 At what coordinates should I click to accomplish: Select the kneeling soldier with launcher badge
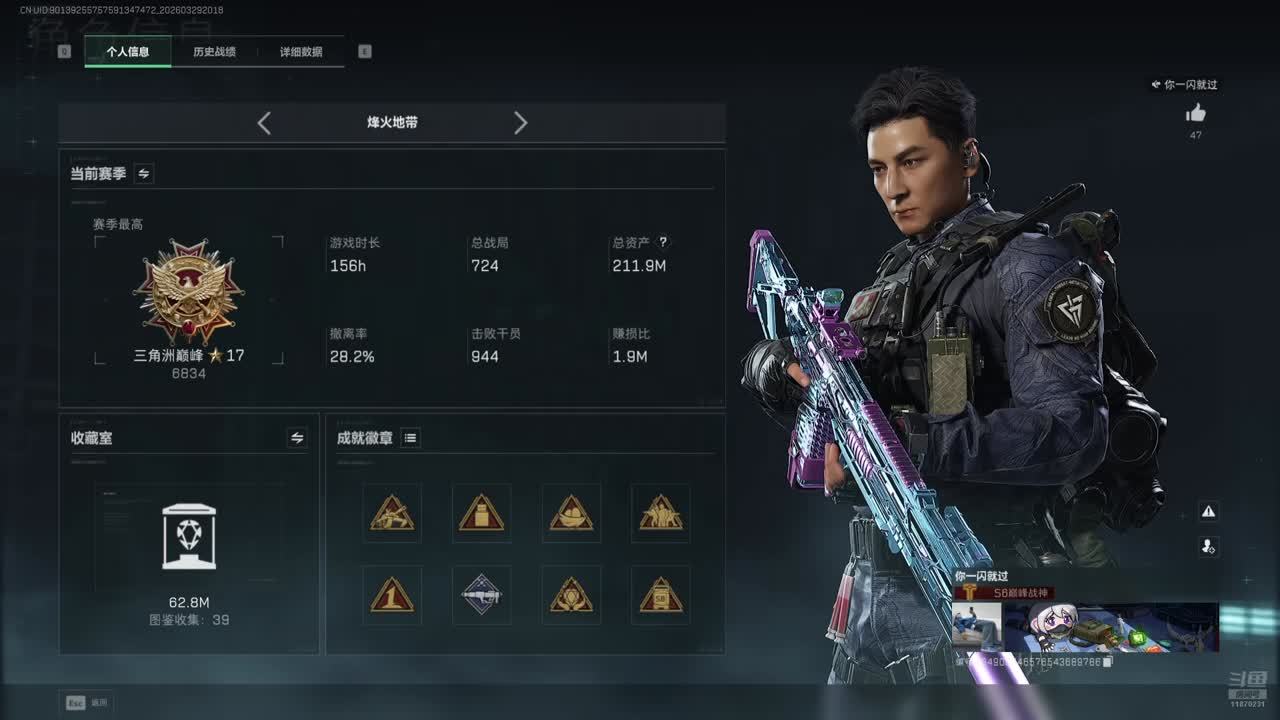click(392, 514)
